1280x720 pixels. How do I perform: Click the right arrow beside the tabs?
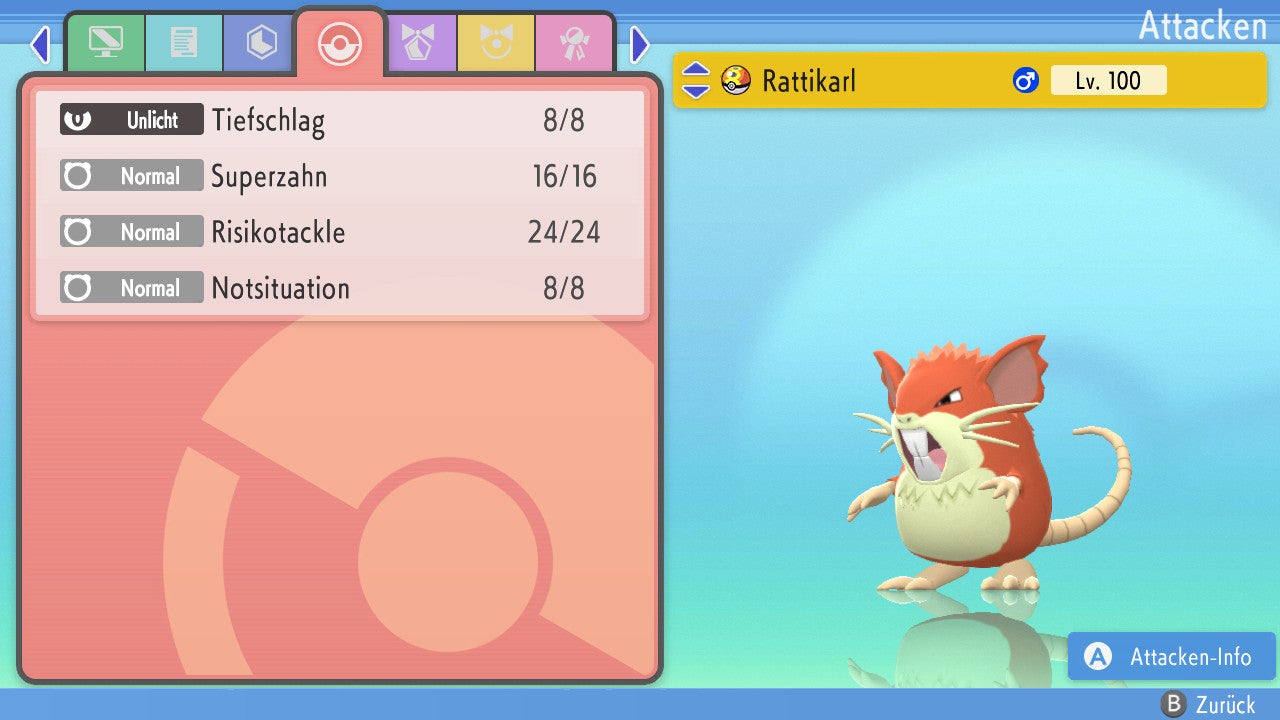click(x=640, y=44)
